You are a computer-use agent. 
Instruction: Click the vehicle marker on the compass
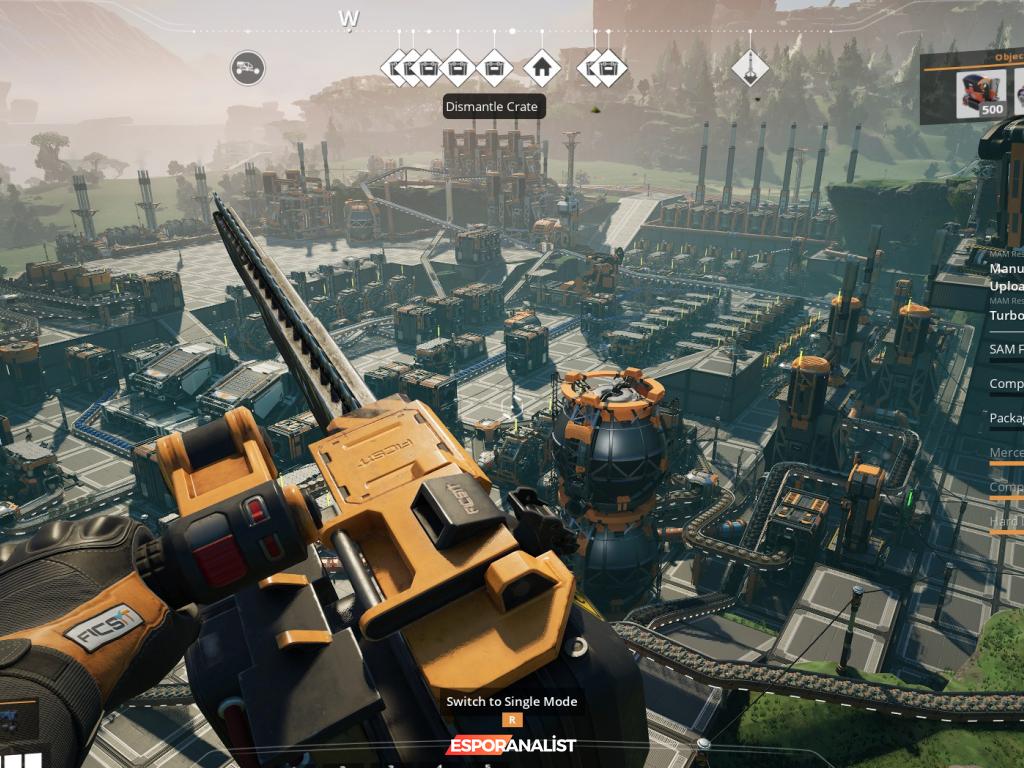click(x=248, y=68)
